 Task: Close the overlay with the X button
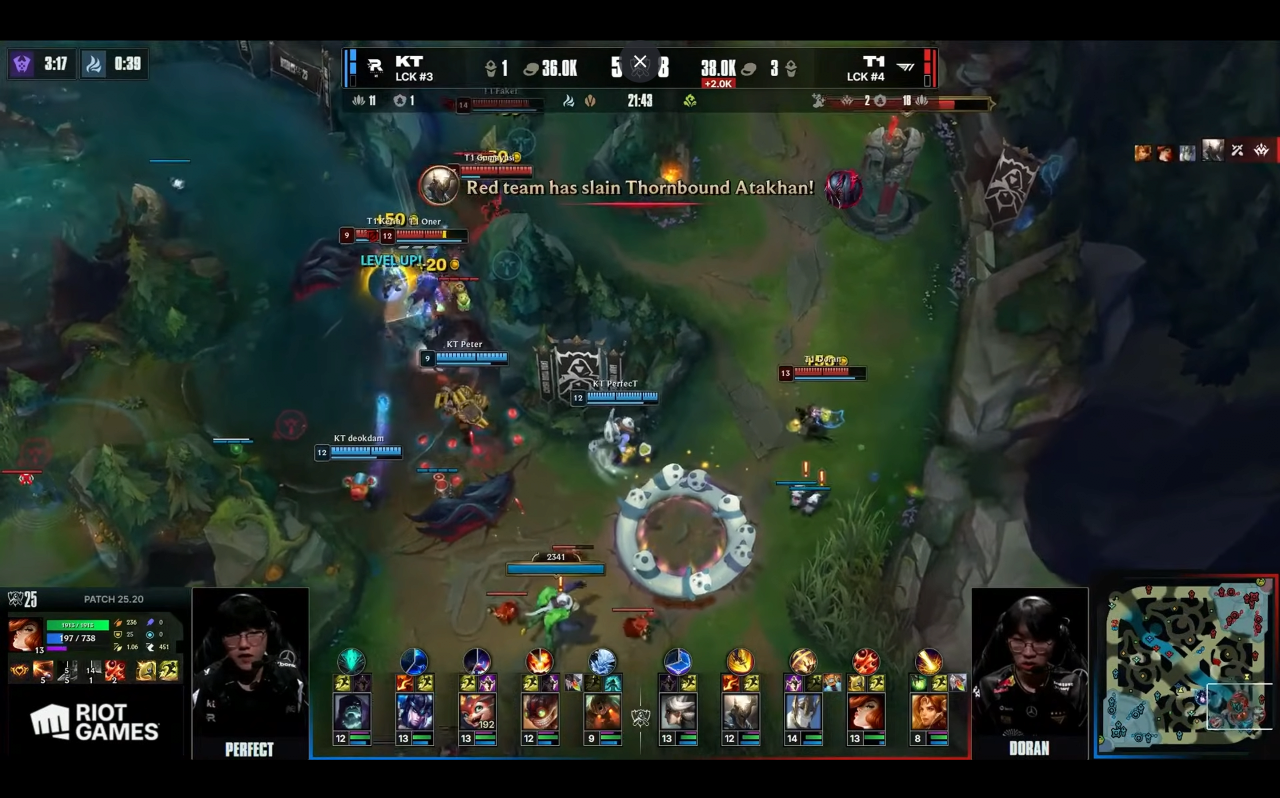[640, 62]
